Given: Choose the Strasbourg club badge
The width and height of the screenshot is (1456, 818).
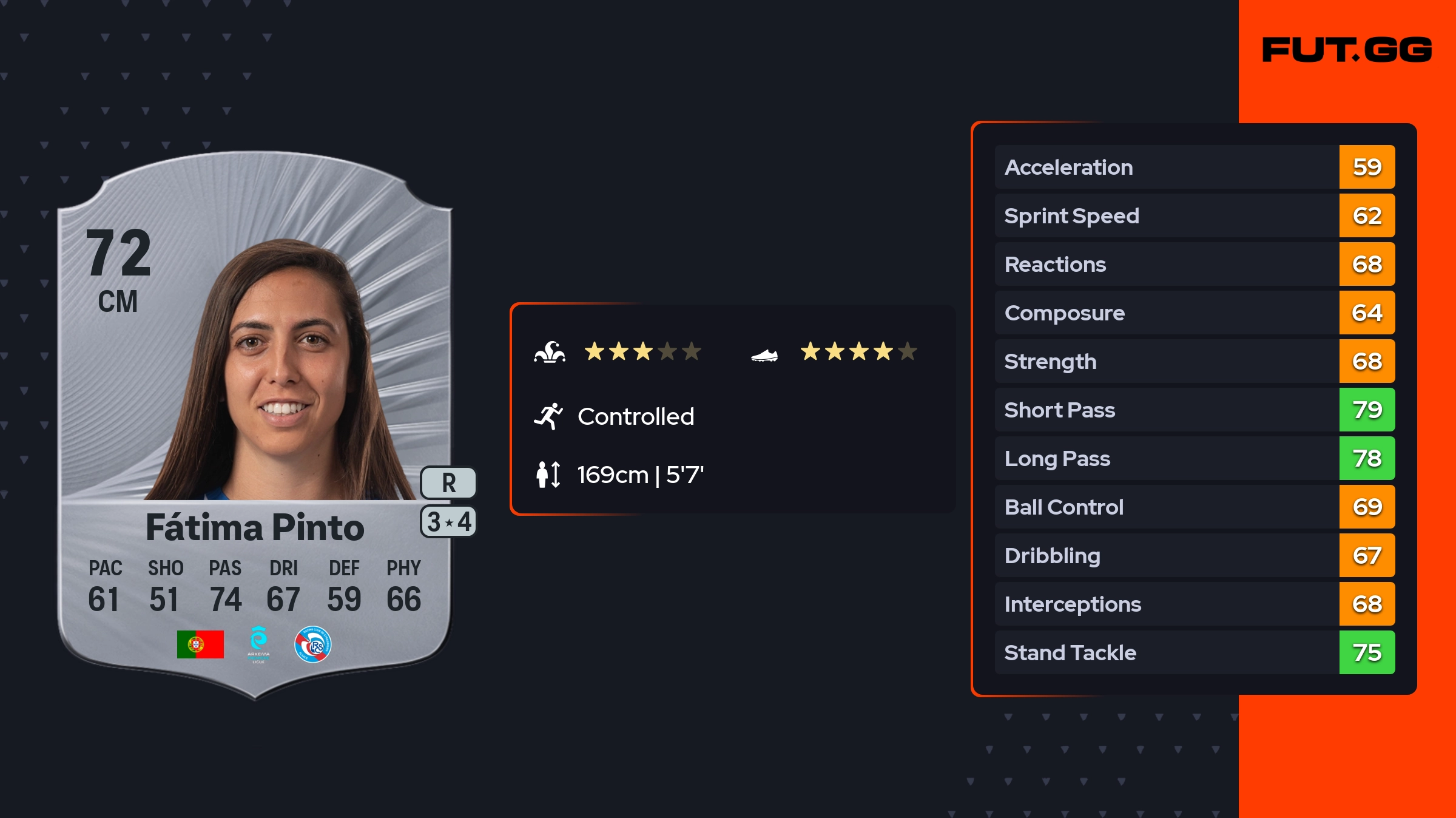Looking at the screenshot, I should [x=312, y=644].
